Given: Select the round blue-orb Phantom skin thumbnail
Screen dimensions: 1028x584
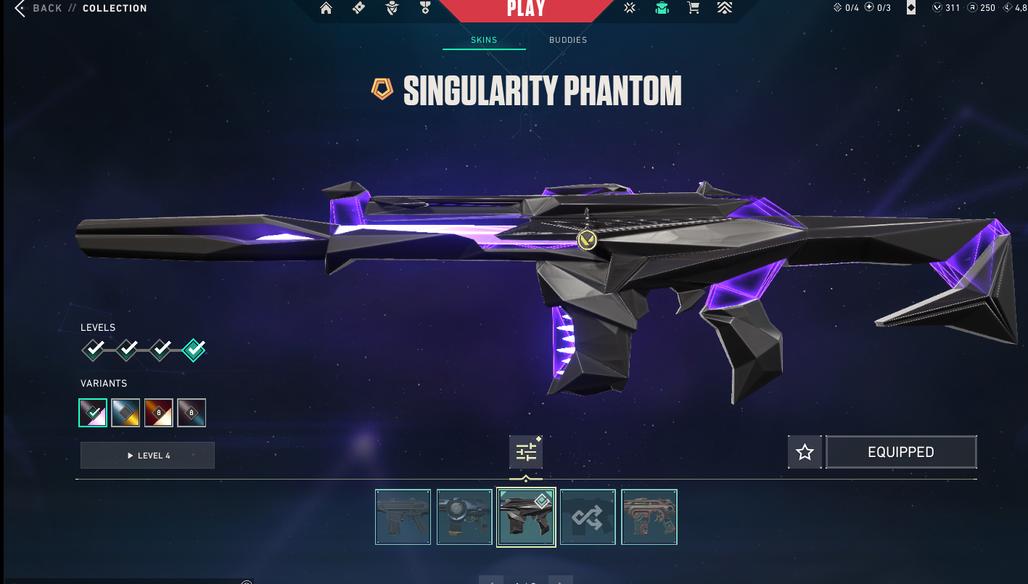Looking at the screenshot, I should click(464, 517).
